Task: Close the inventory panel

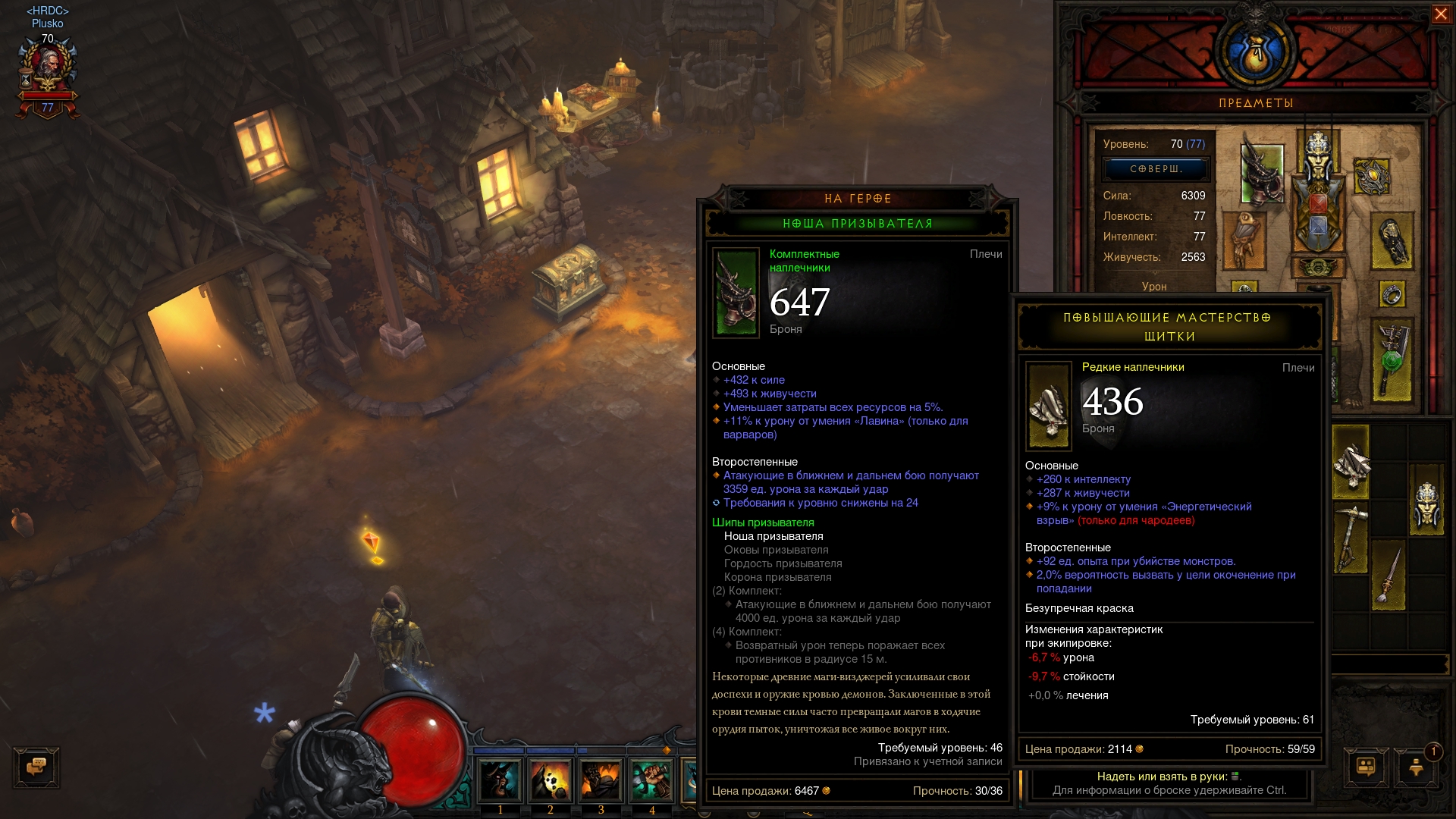Action: pyautogui.click(x=1440, y=14)
